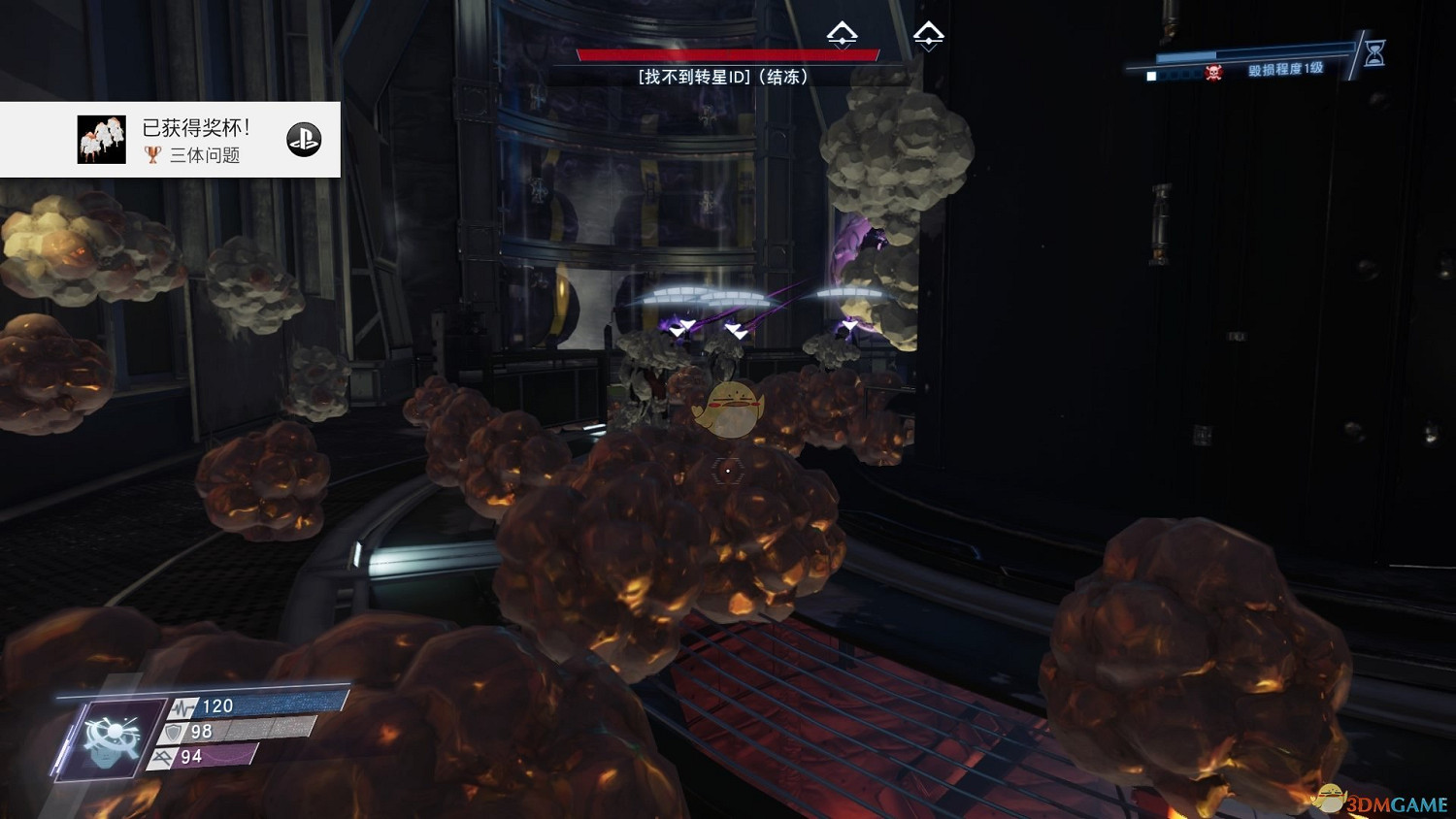Select the red skull damage icon

click(1213, 73)
